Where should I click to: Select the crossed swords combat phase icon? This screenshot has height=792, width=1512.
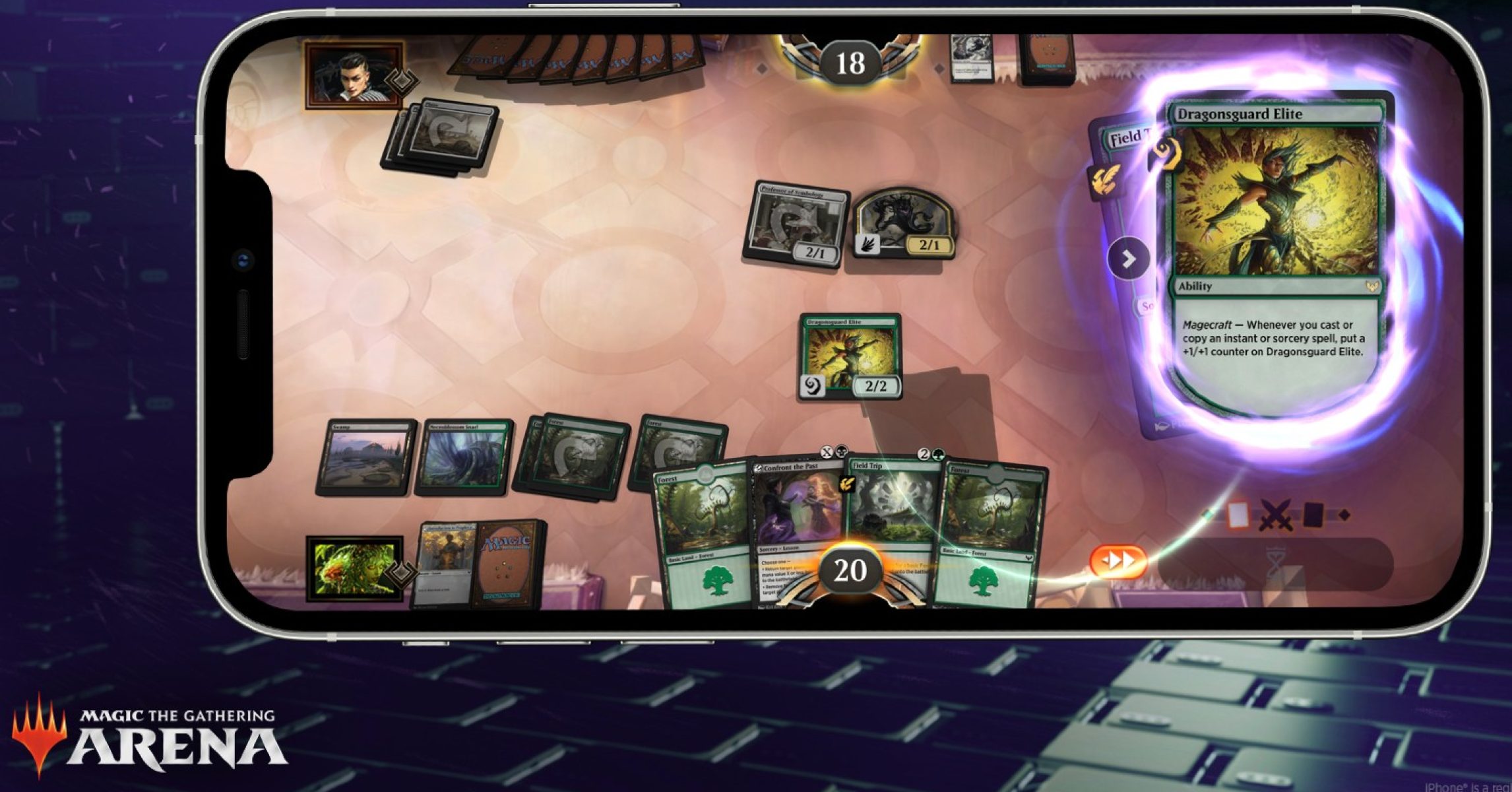[1275, 515]
